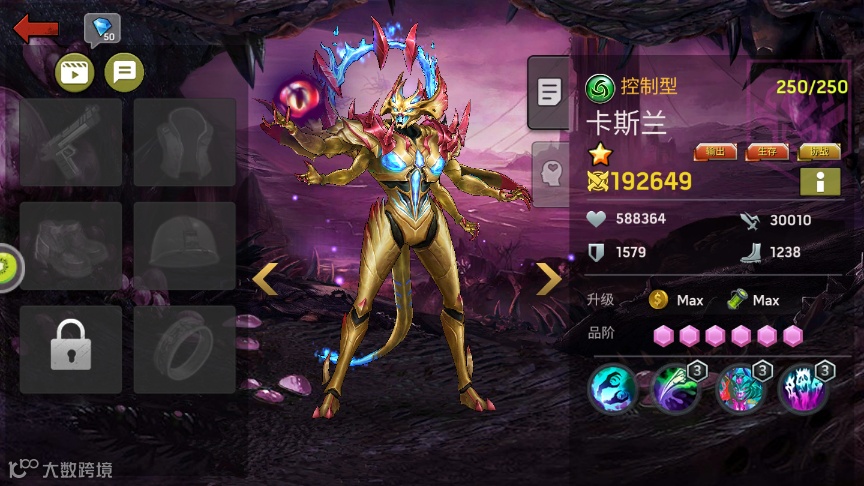Switch to the head profile tab

point(549,170)
